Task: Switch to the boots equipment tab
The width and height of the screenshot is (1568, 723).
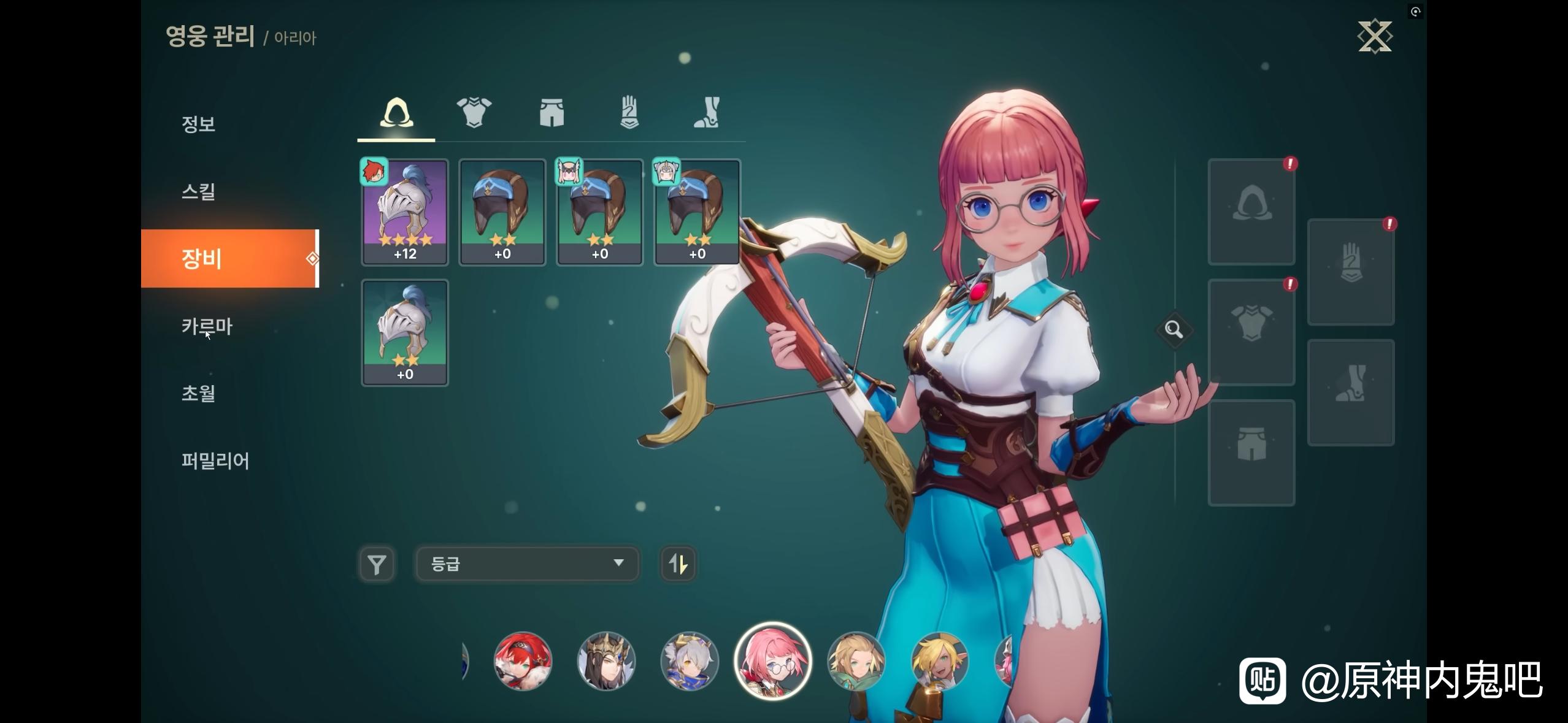Action: point(707,113)
